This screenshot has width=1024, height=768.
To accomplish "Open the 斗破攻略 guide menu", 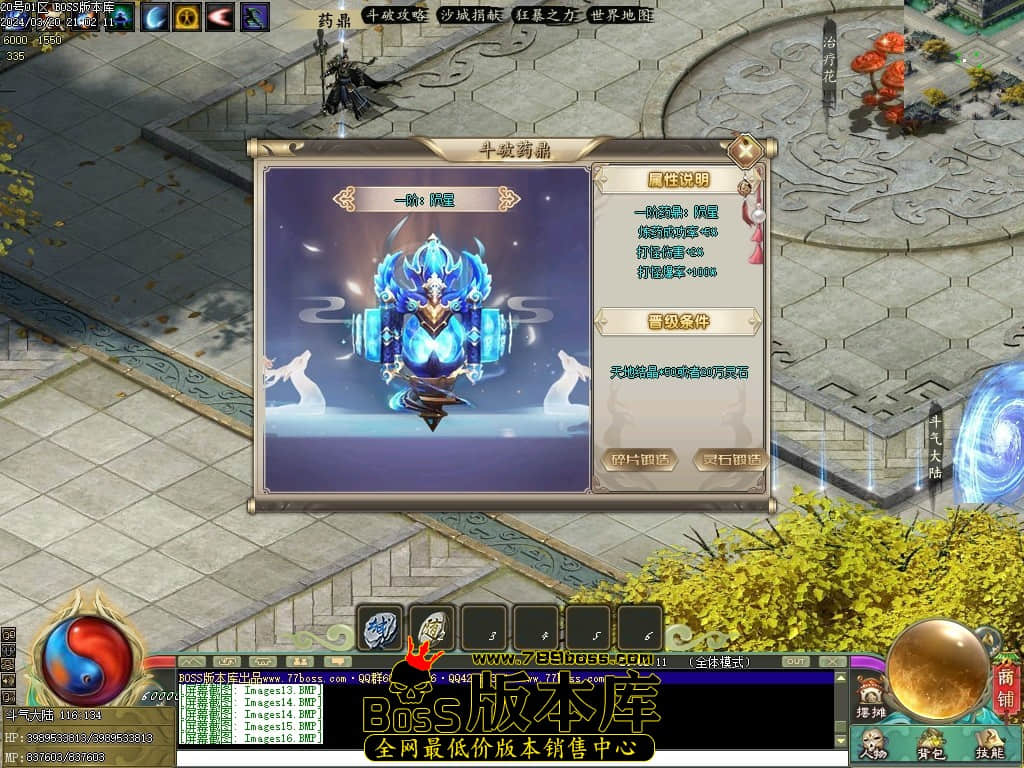I will click(x=394, y=15).
